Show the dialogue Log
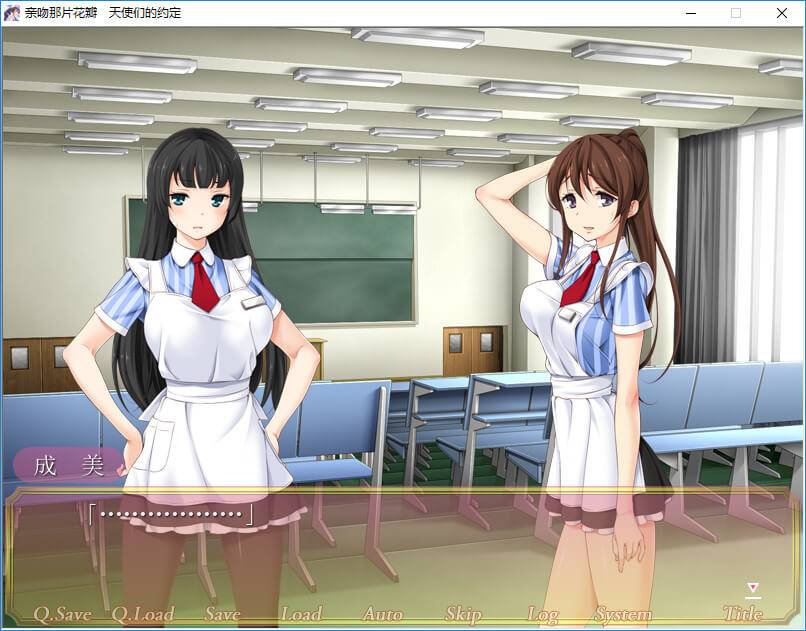This screenshot has height=631, width=806. pyautogui.click(x=542, y=614)
